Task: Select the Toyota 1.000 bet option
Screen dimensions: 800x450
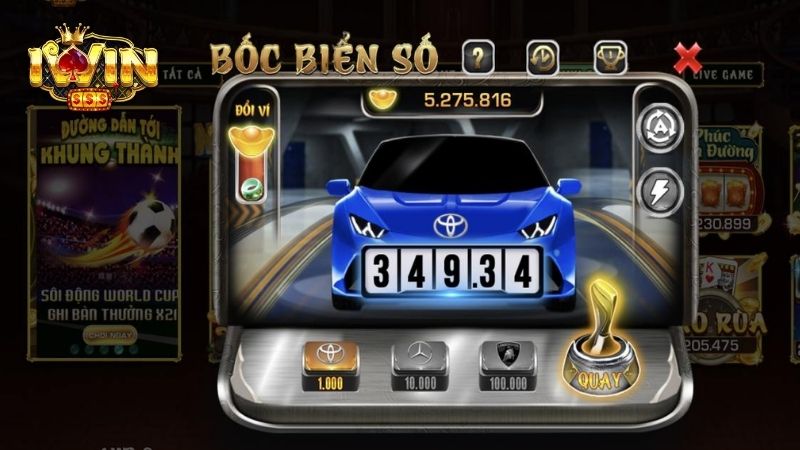Action: (330, 364)
